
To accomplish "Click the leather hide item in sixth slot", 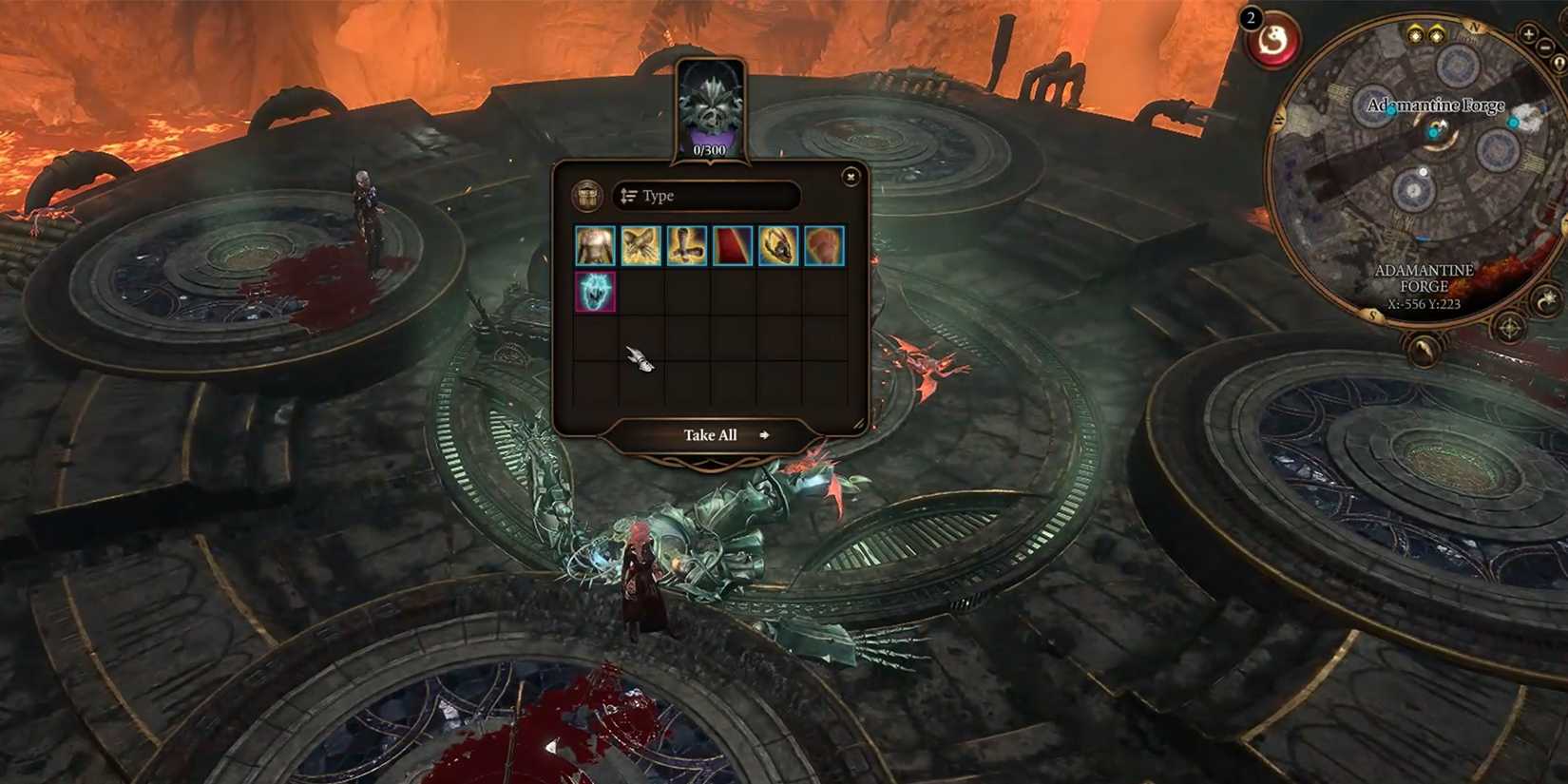I will coord(823,245).
